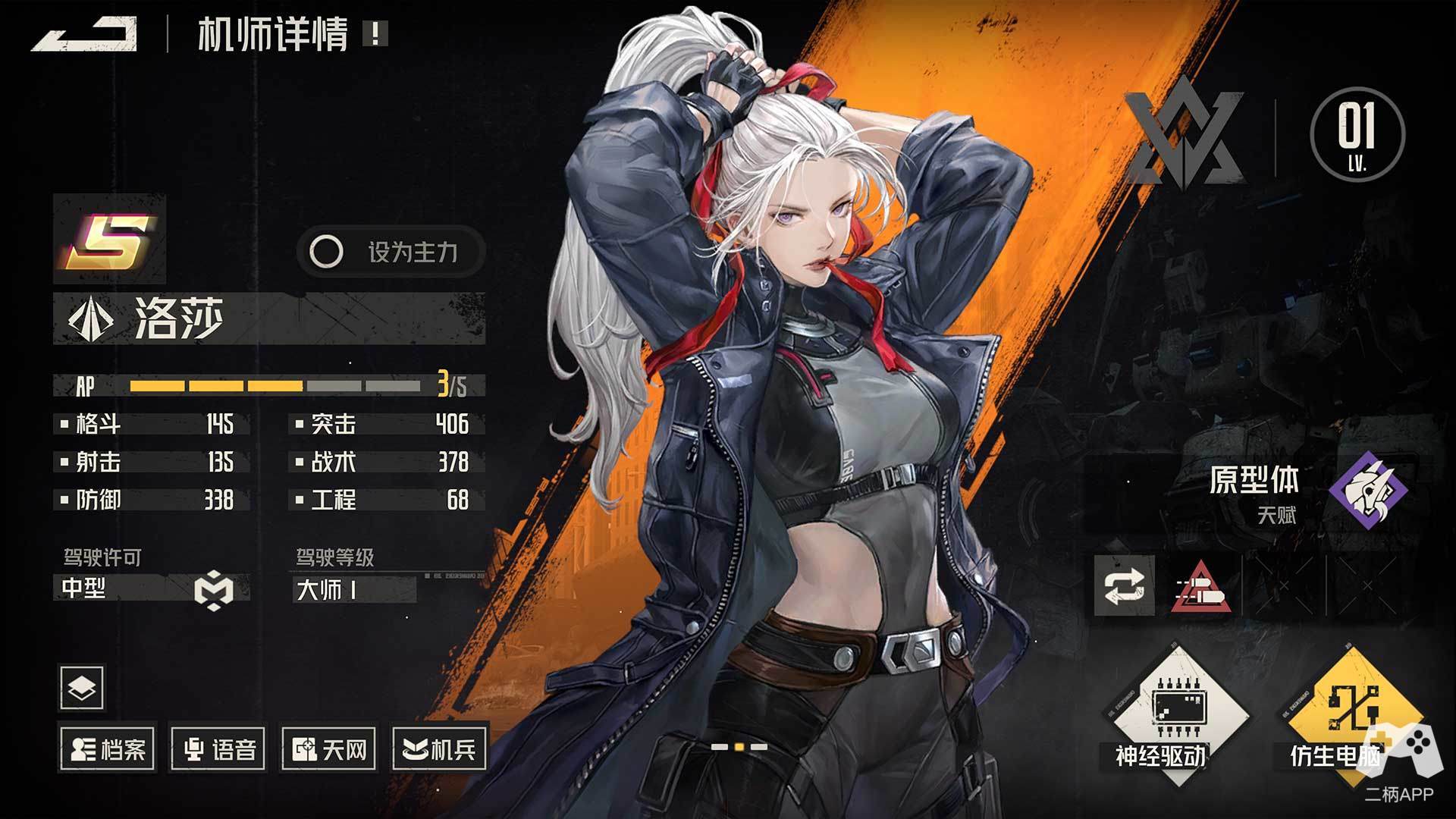Open the 档案 profile button
The image size is (1456, 819).
point(108,749)
